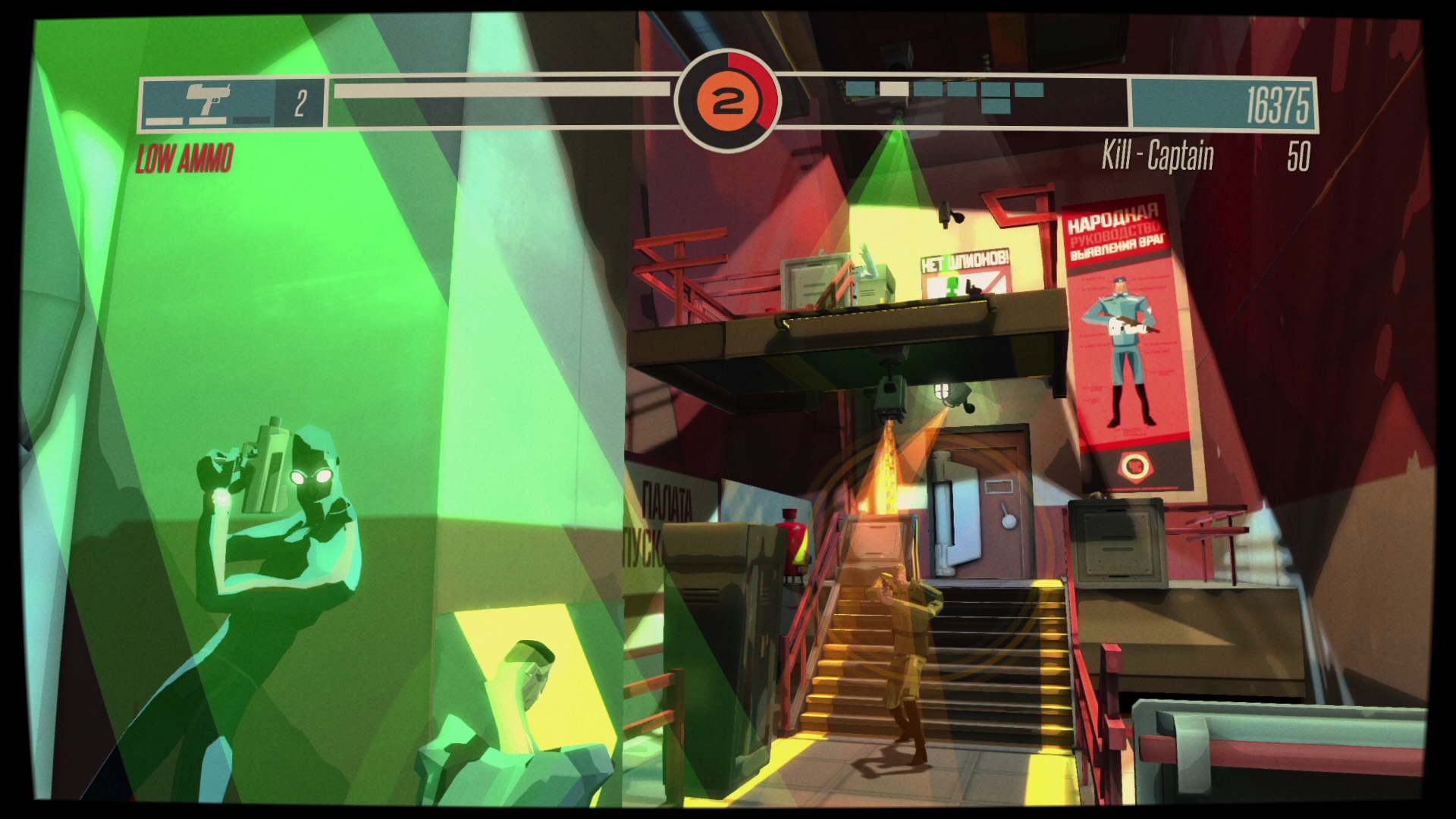Click the "50" bounty value
The width and height of the screenshot is (1456, 819).
(1300, 157)
